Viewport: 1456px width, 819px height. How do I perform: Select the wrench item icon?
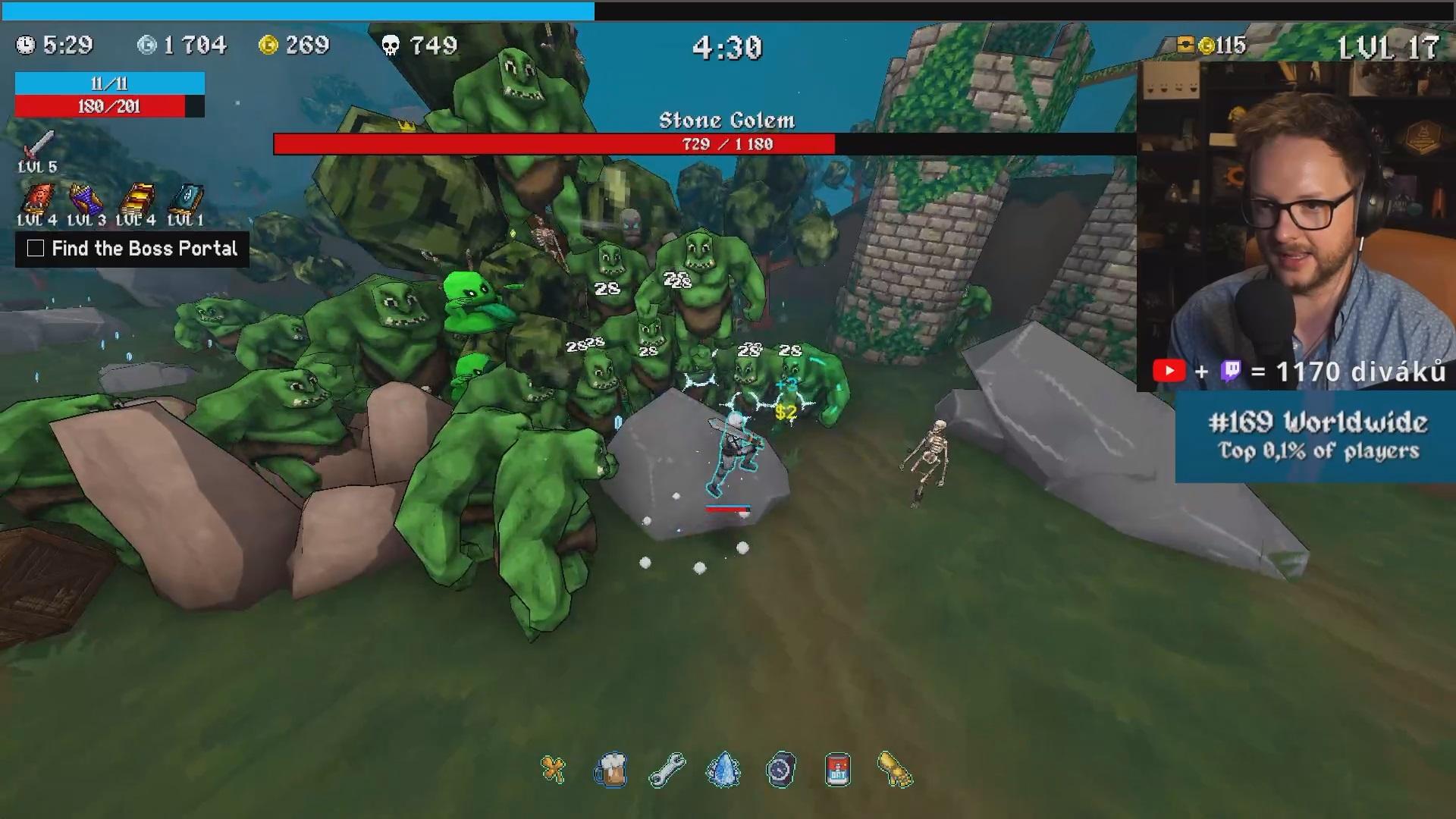(667, 770)
